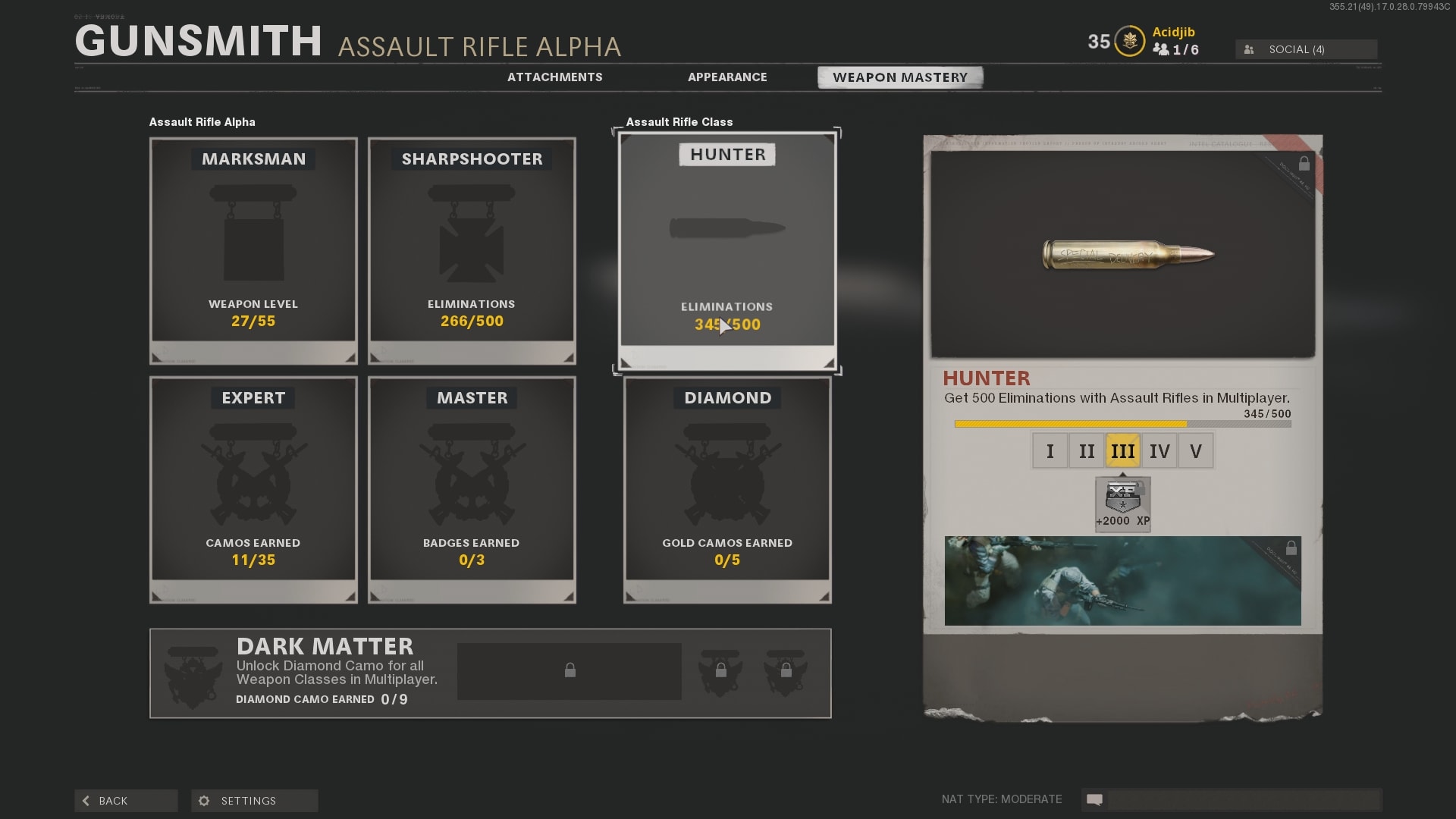
Task: Select the highlighted tier III
Action: [x=1122, y=451]
